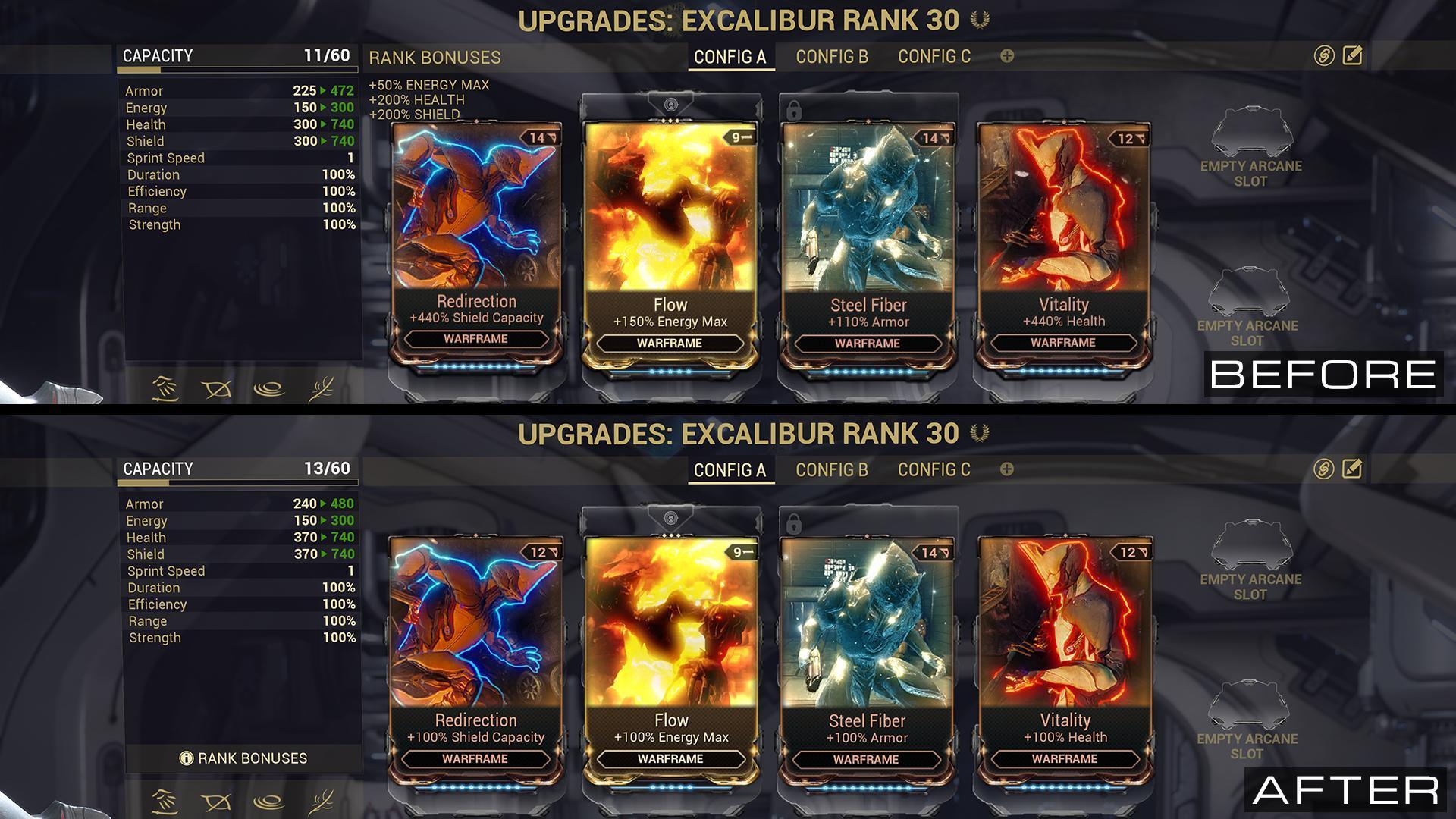Click the plus button to add a config
Image resolution: width=1456 pixels, height=819 pixels.
click(1006, 55)
